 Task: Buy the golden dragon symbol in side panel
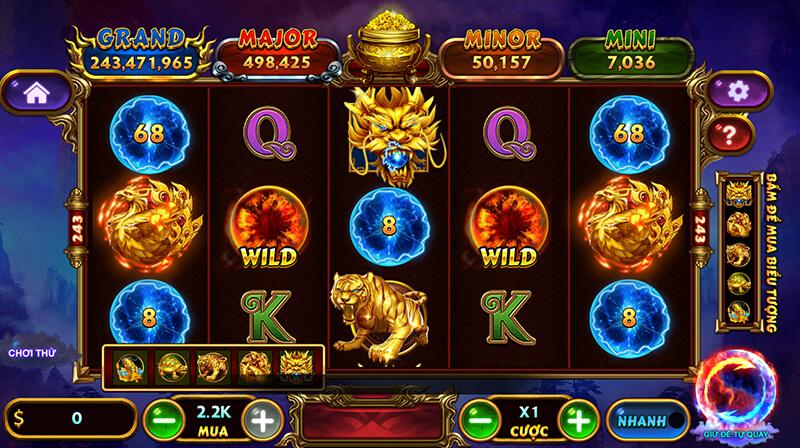[739, 192]
